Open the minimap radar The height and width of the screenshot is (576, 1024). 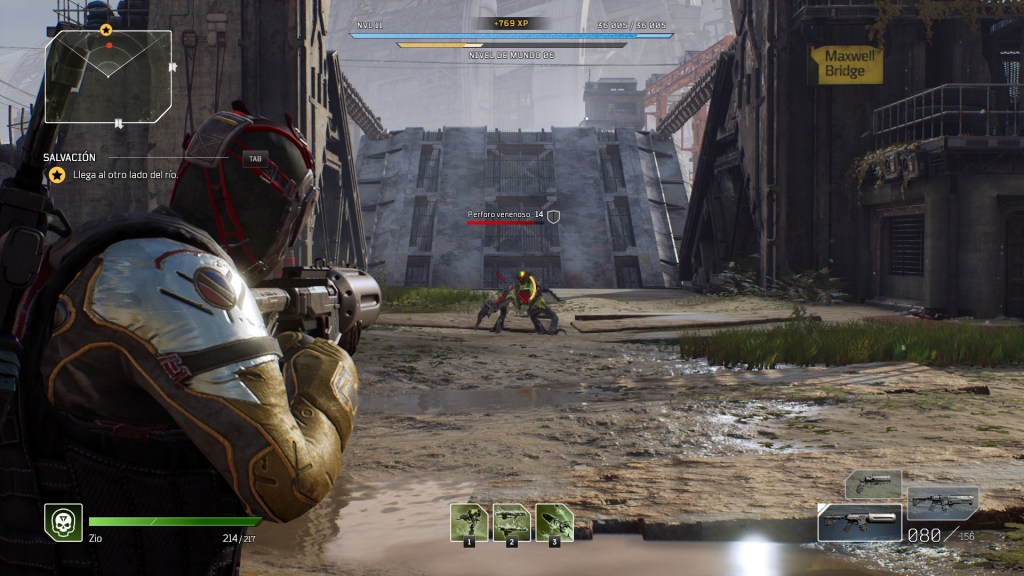(108, 75)
